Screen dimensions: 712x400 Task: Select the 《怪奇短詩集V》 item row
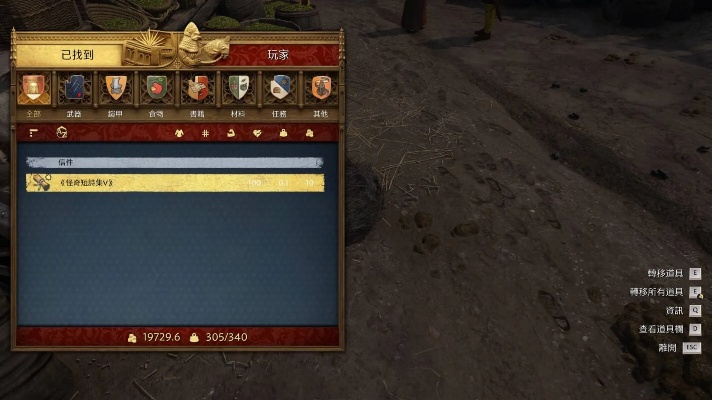click(x=175, y=183)
